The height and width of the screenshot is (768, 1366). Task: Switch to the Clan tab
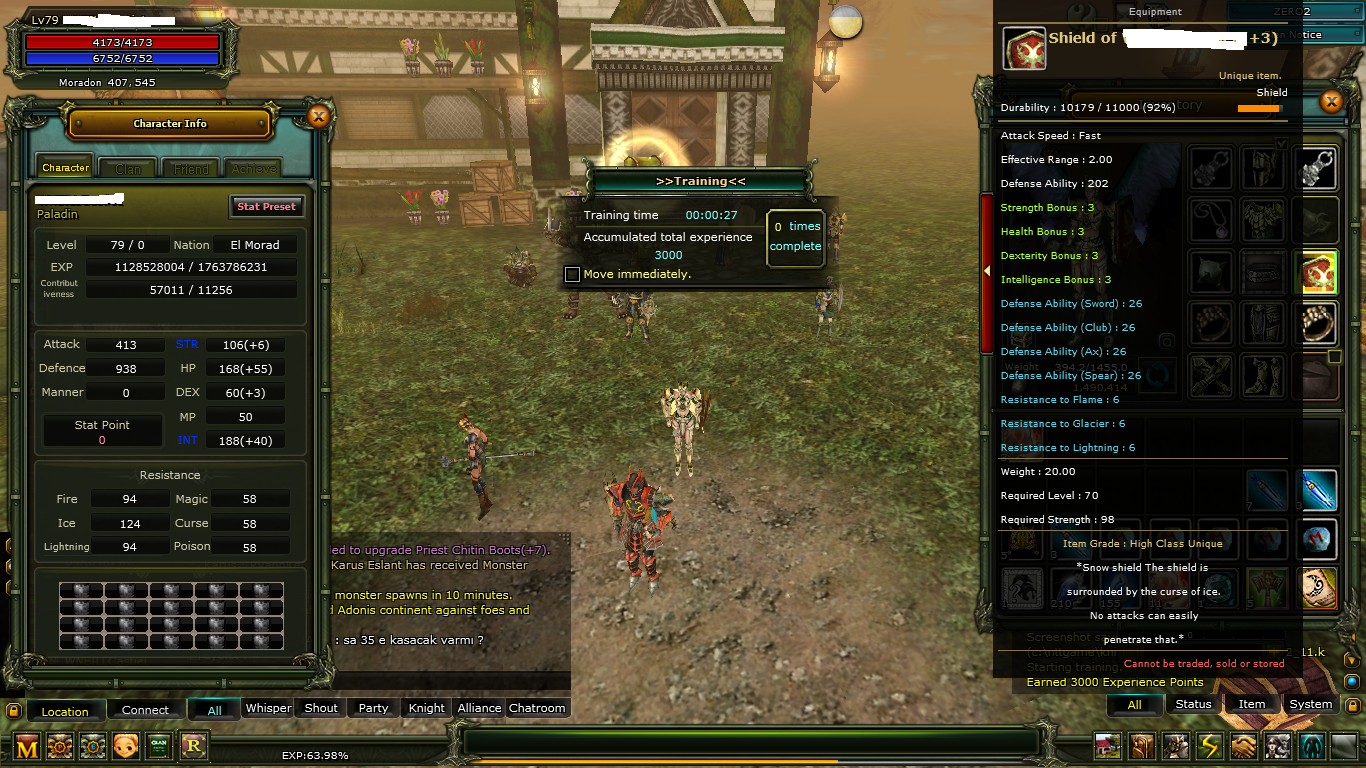click(x=128, y=169)
